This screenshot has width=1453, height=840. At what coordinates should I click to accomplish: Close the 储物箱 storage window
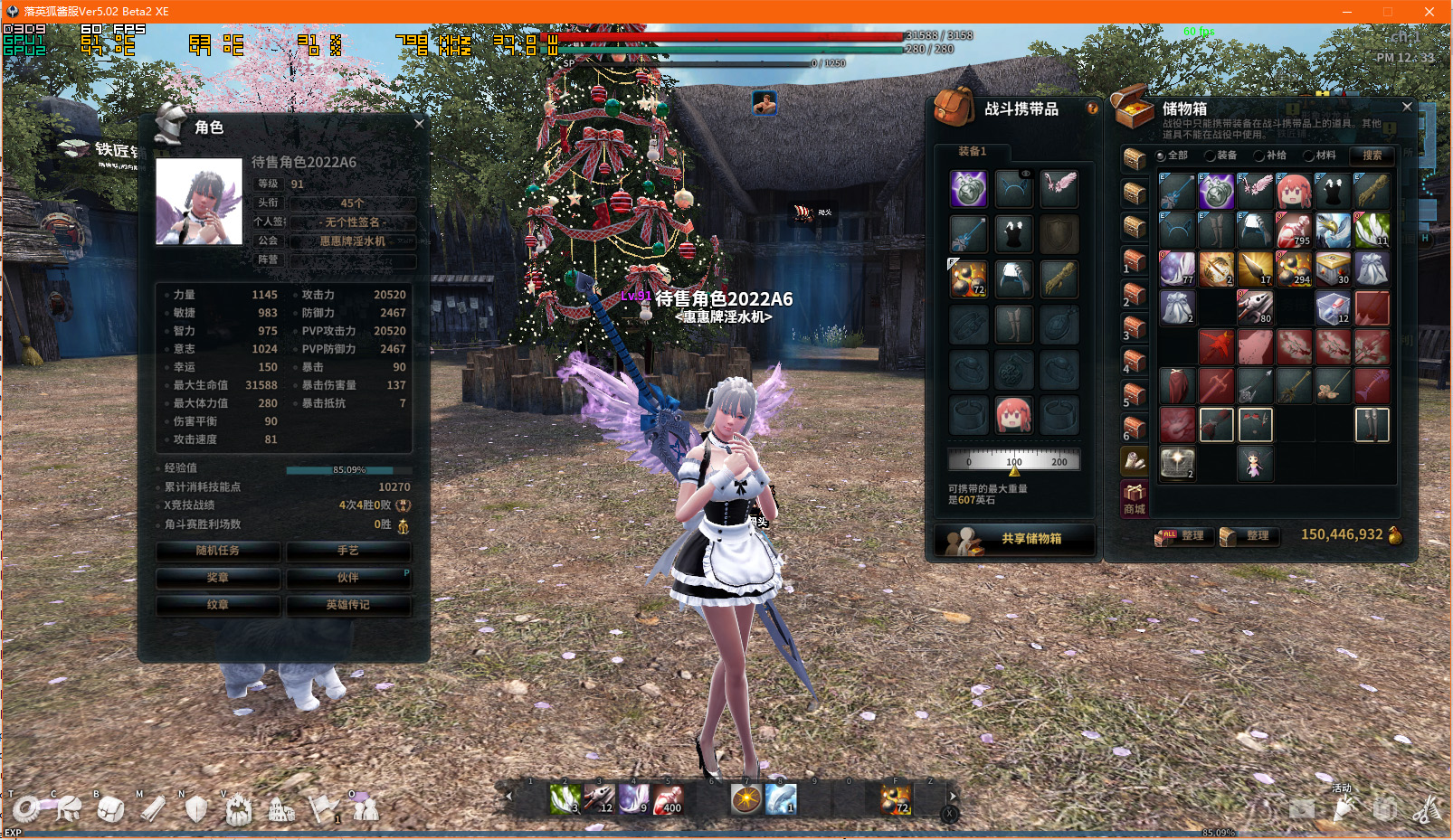(1407, 107)
